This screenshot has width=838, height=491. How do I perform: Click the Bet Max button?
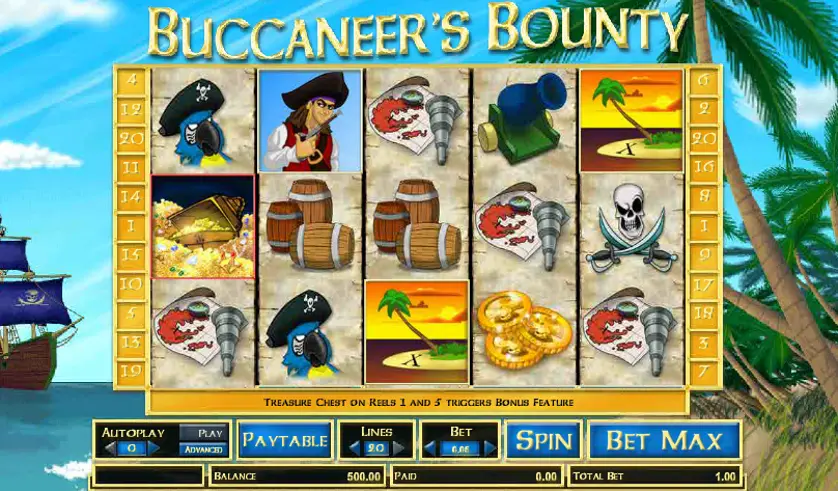[x=664, y=440]
